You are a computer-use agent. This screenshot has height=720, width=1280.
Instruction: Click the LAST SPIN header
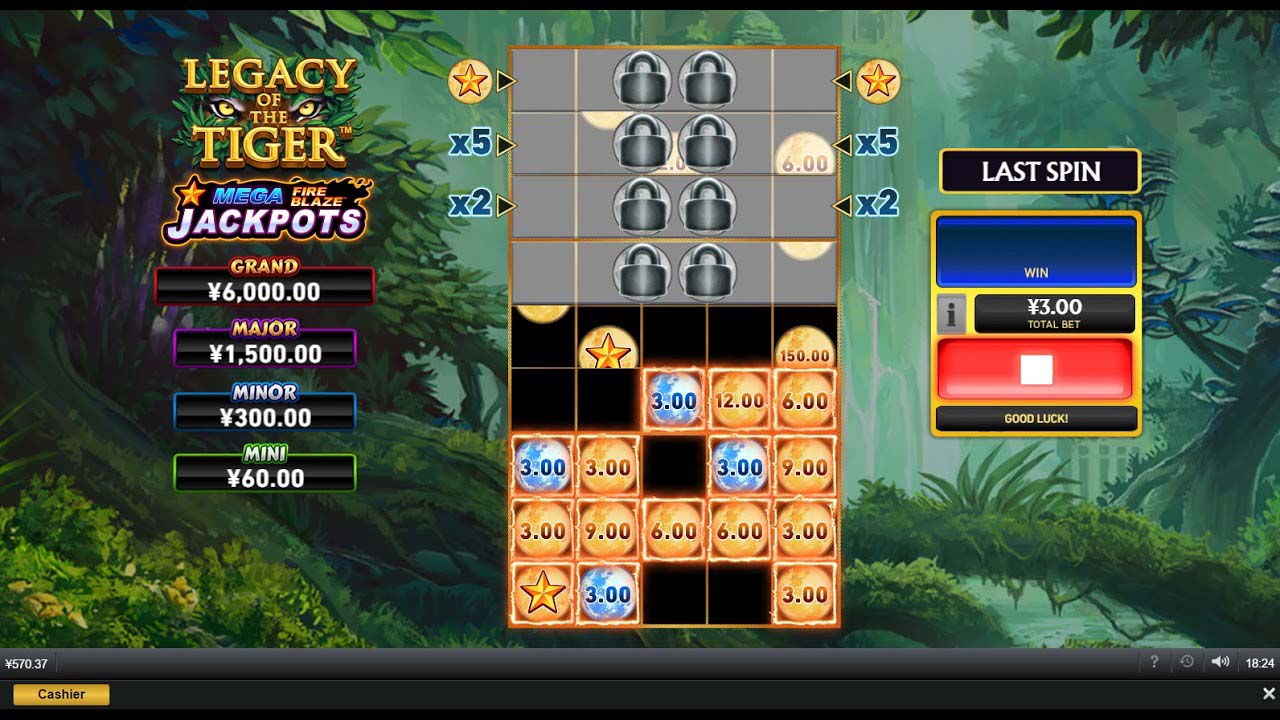(1040, 171)
